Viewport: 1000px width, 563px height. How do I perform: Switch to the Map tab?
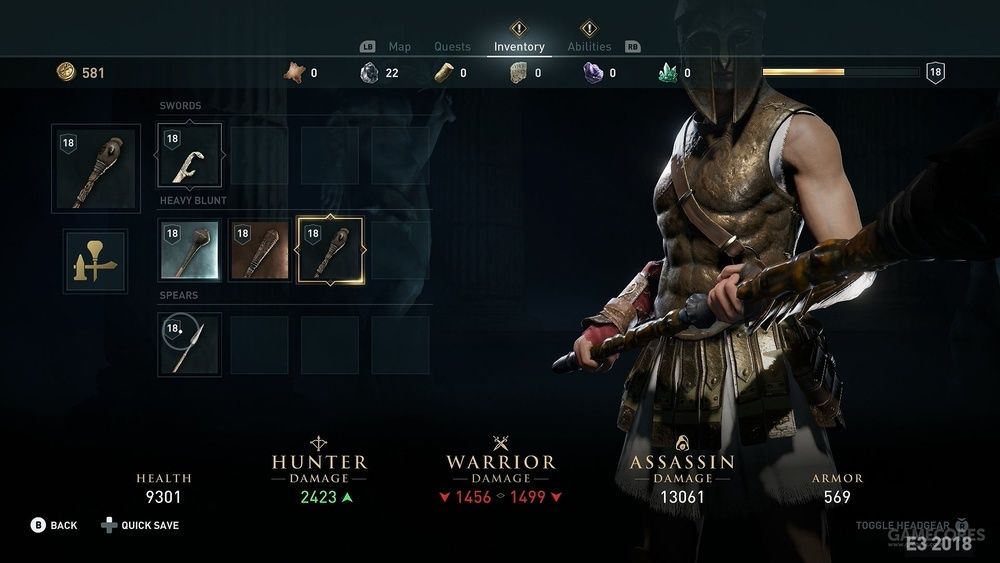[x=399, y=47]
